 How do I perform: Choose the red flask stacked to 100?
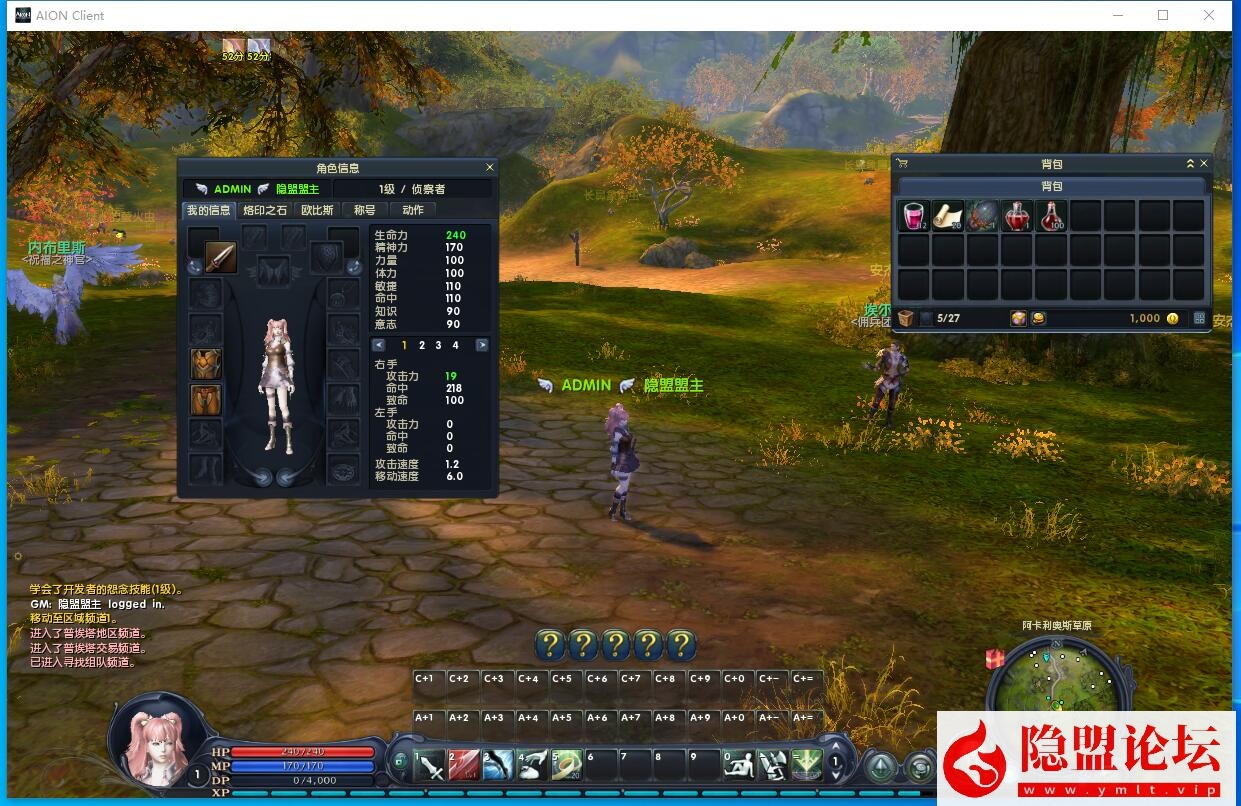1051,216
